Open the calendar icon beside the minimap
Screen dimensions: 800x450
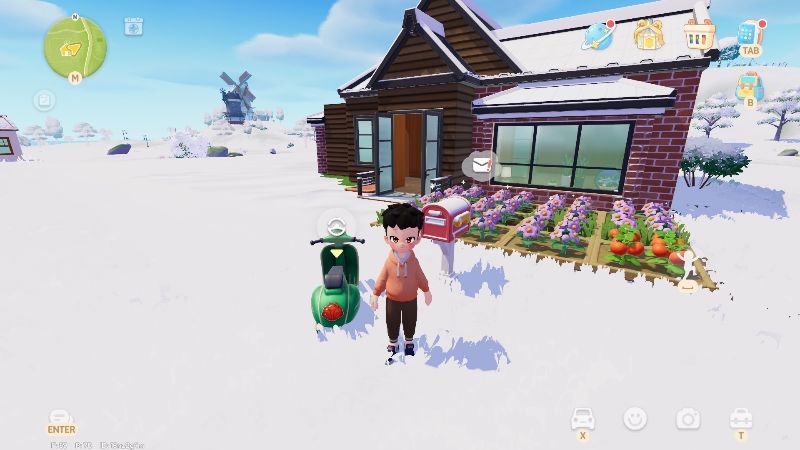click(x=133, y=27)
